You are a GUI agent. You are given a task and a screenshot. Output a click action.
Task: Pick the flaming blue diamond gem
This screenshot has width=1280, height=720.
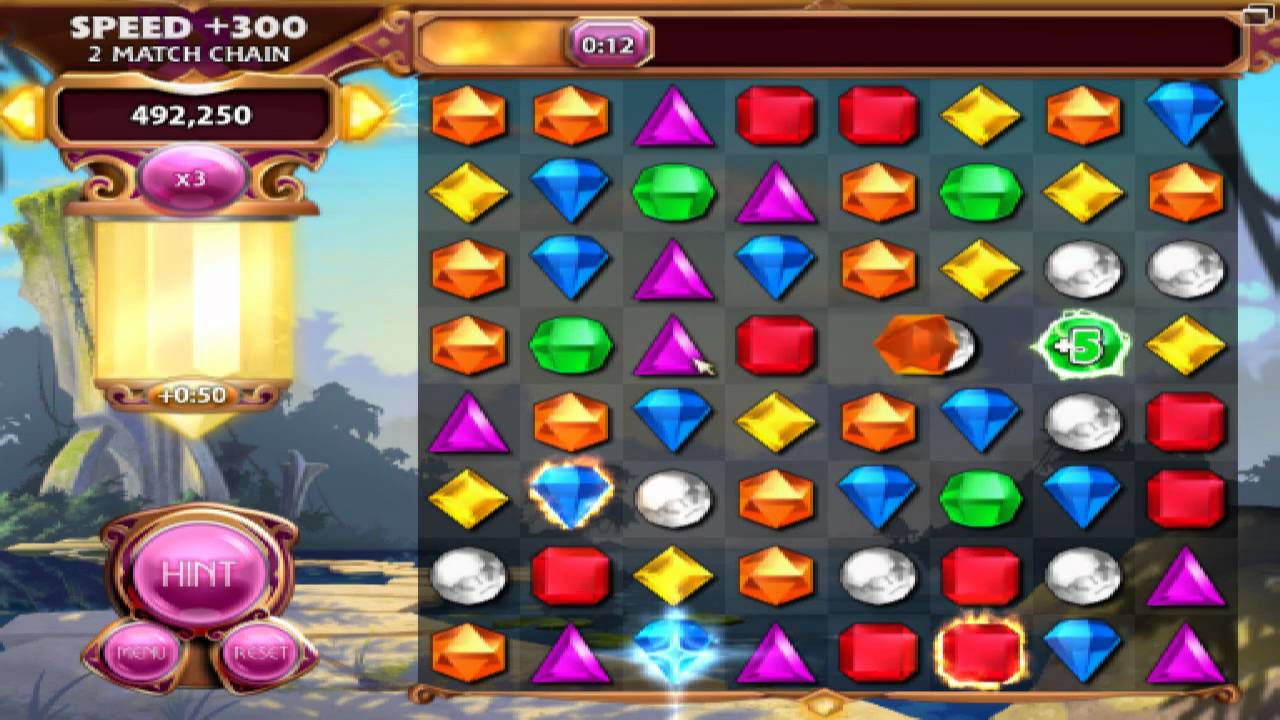pyautogui.click(x=570, y=495)
